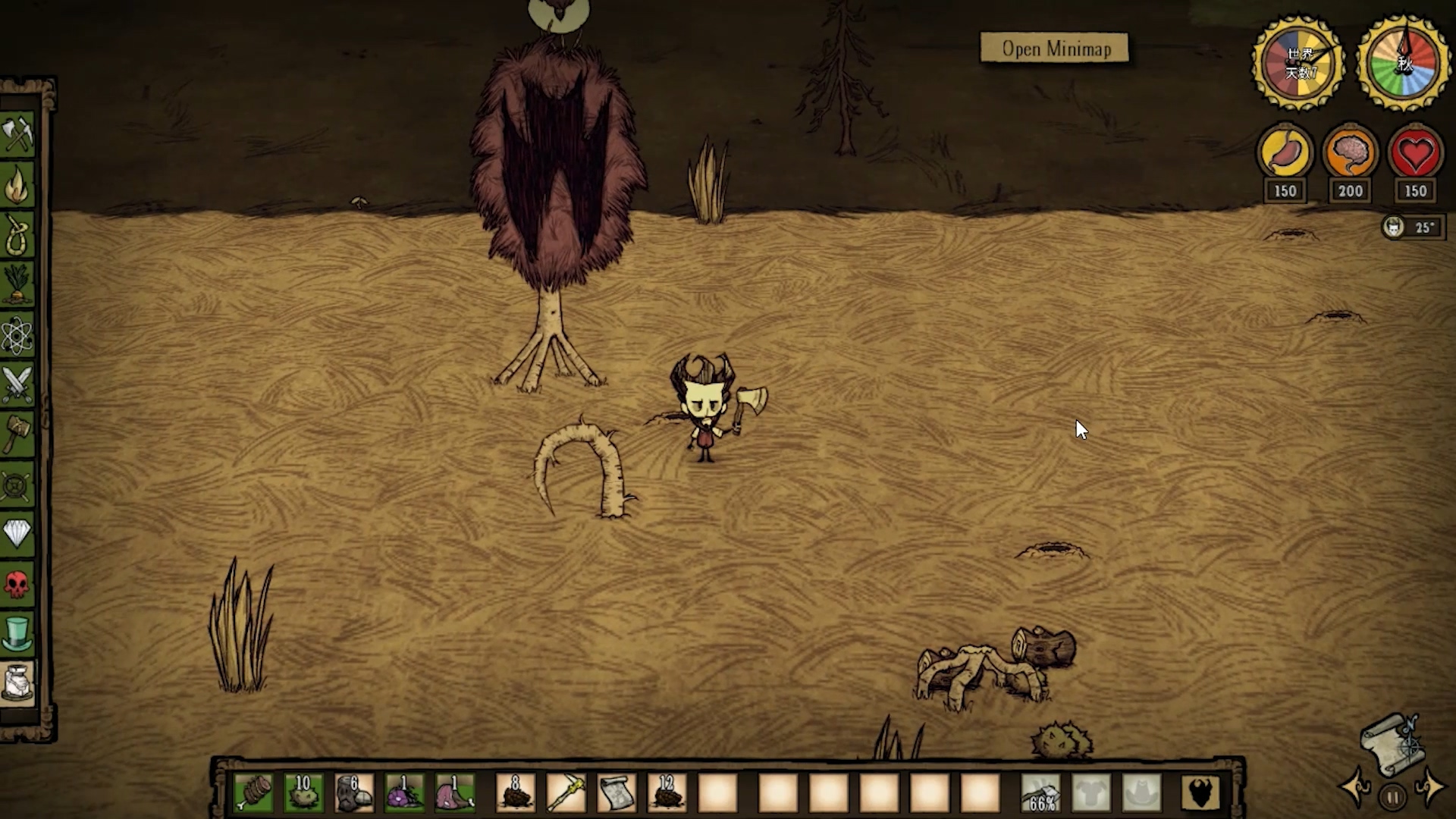
Task: Pick the purple flower petals slot
Action: tap(404, 793)
